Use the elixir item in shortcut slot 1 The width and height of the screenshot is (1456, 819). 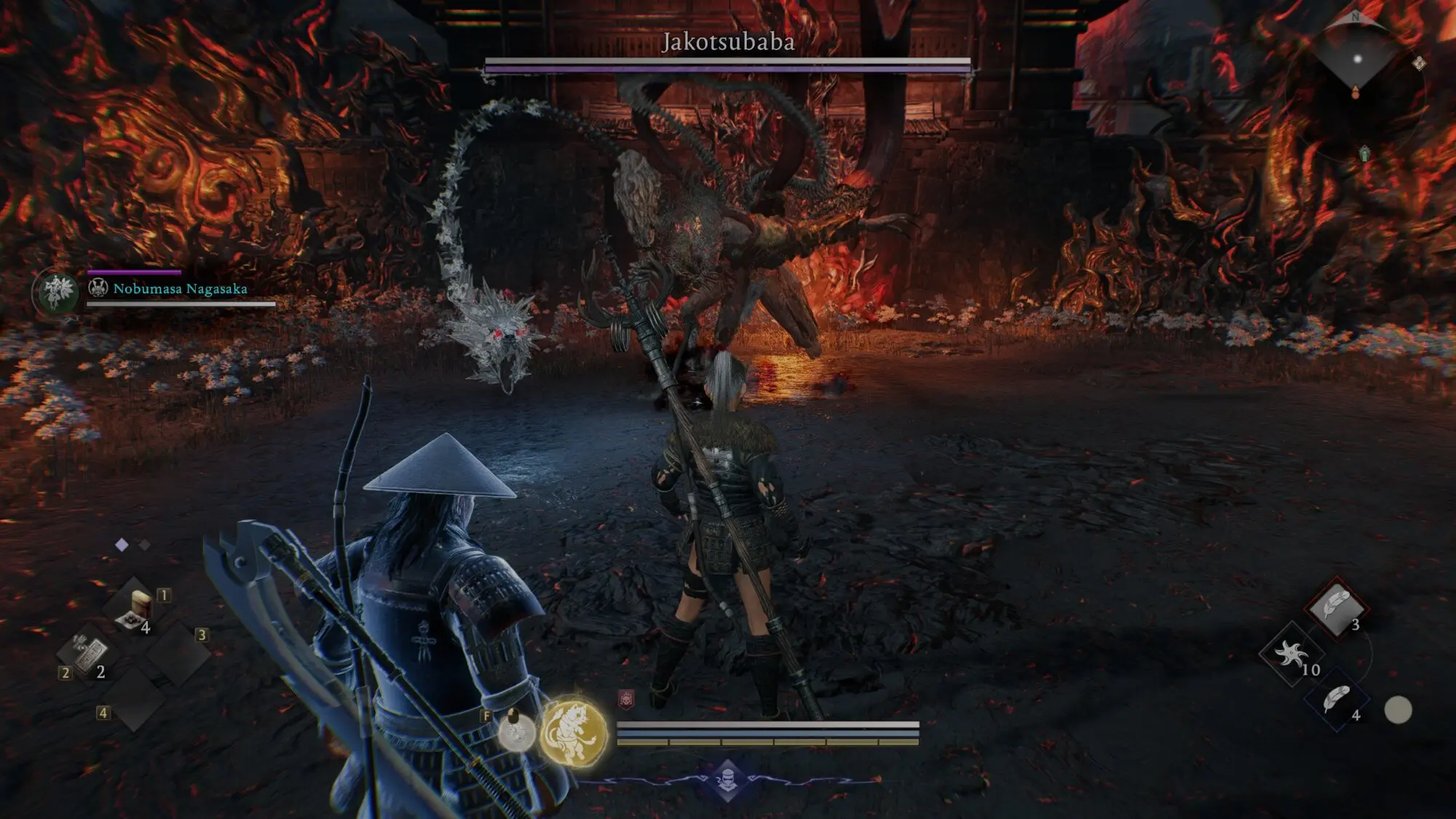[x=135, y=609]
